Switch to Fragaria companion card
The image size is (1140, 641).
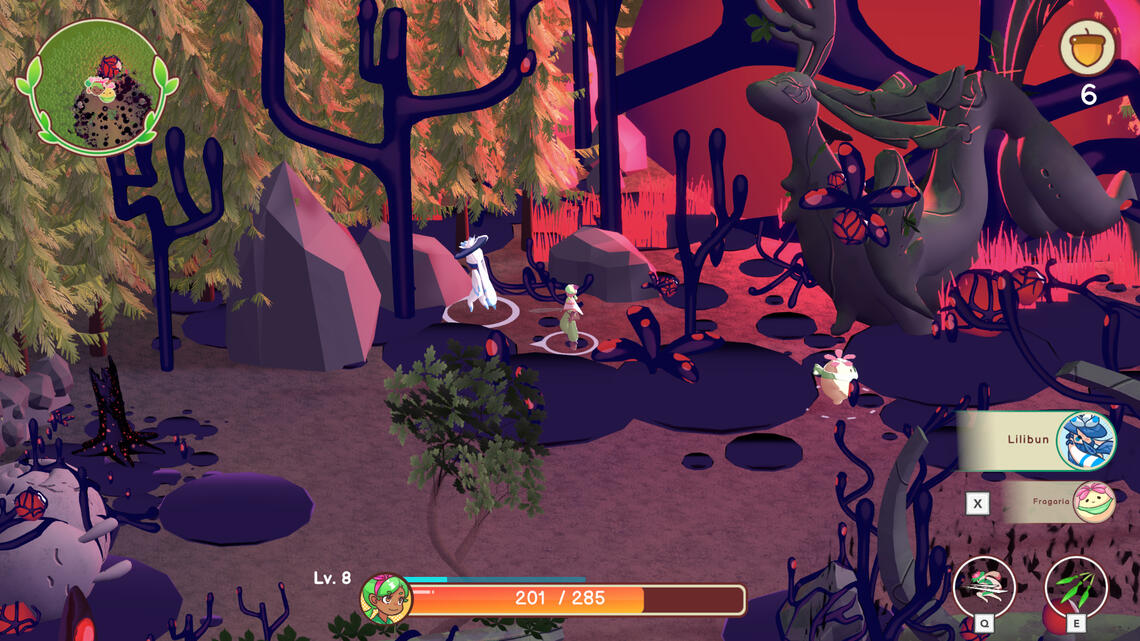pos(1058,502)
